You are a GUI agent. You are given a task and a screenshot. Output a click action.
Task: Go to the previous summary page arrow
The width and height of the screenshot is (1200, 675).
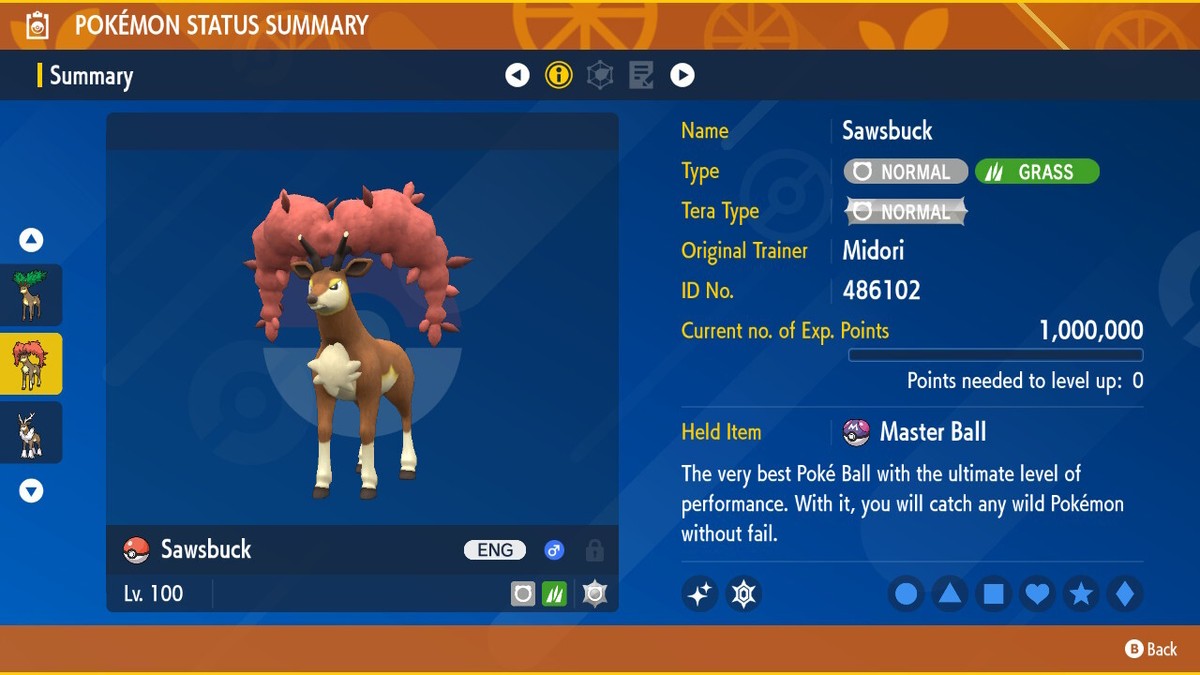coord(517,75)
